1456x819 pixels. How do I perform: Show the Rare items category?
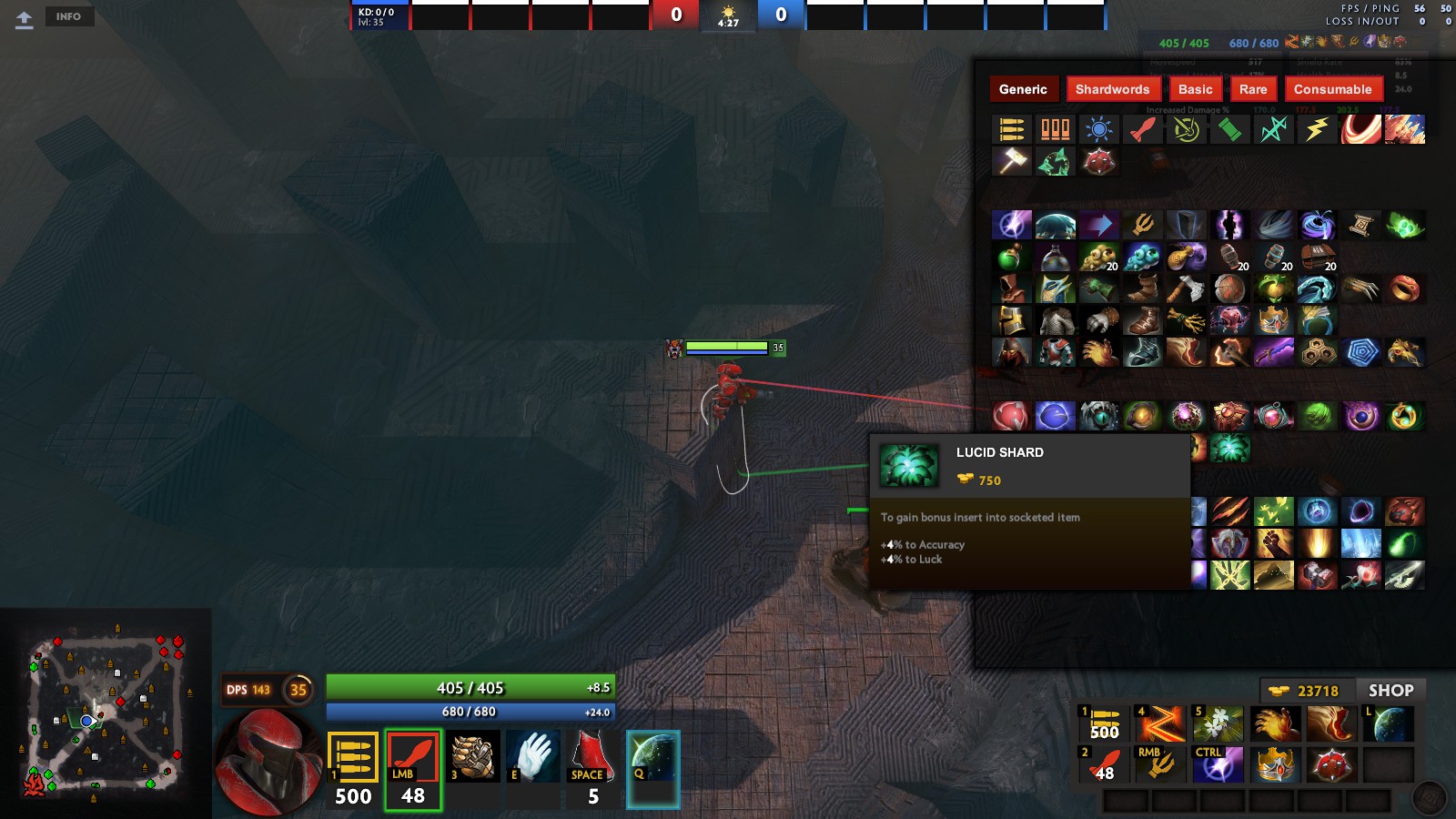click(x=1252, y=89)
